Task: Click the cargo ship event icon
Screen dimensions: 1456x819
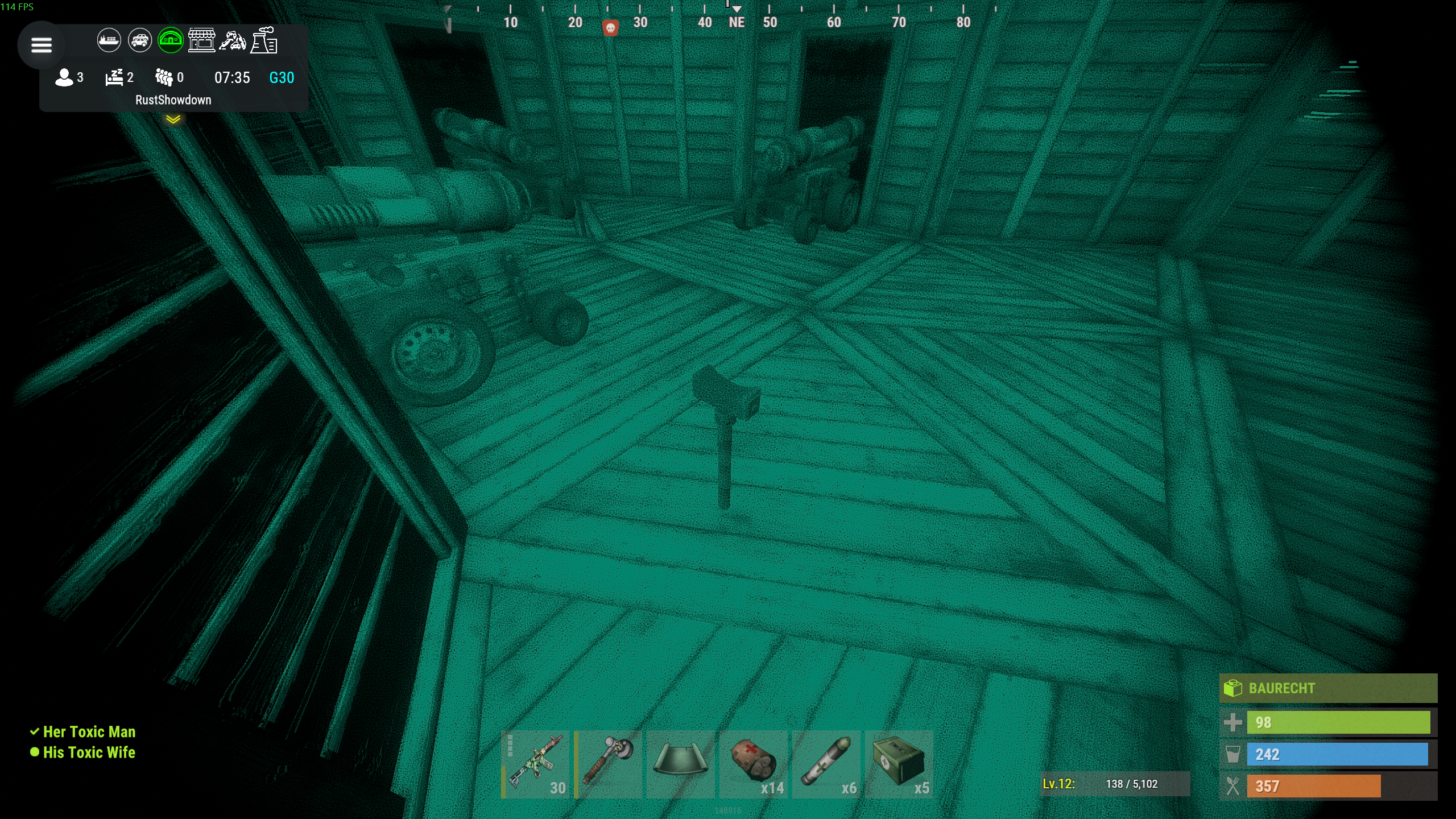Action: 109,40
